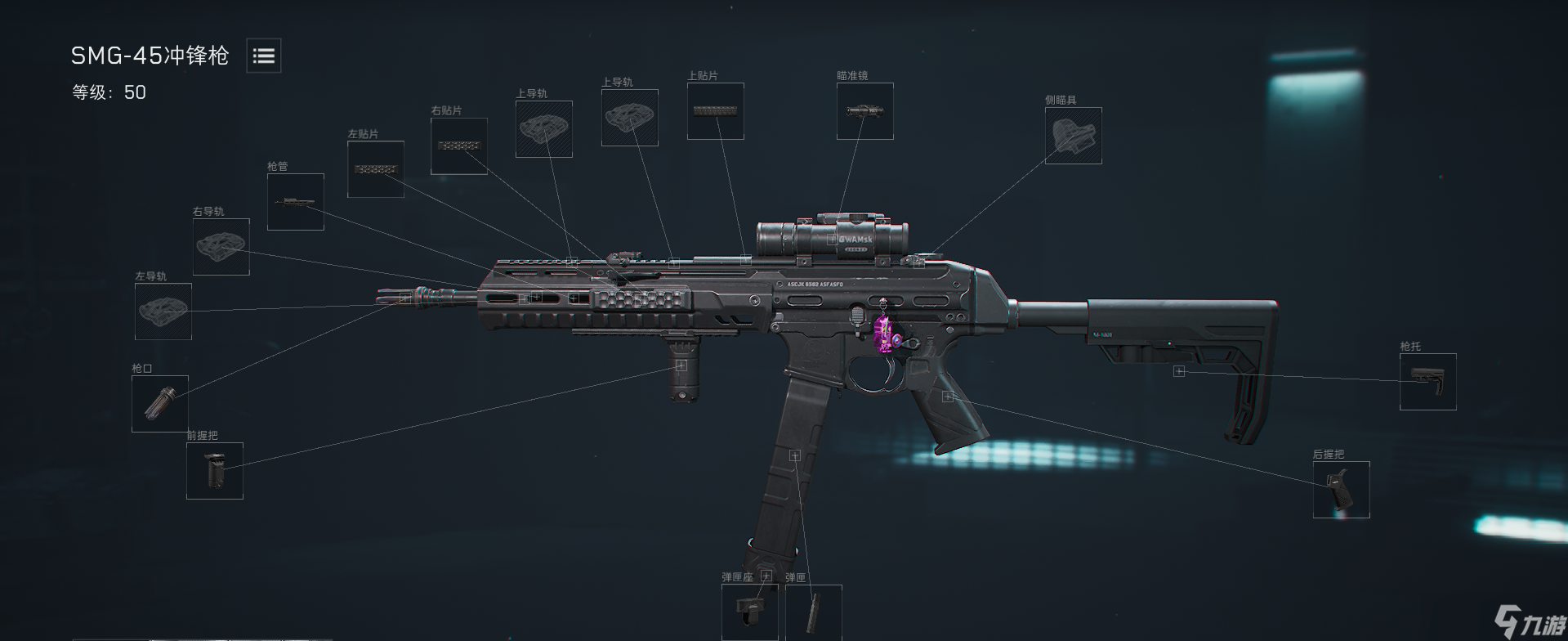Select the 右贴片 right patch slot

tap(458, 146)
